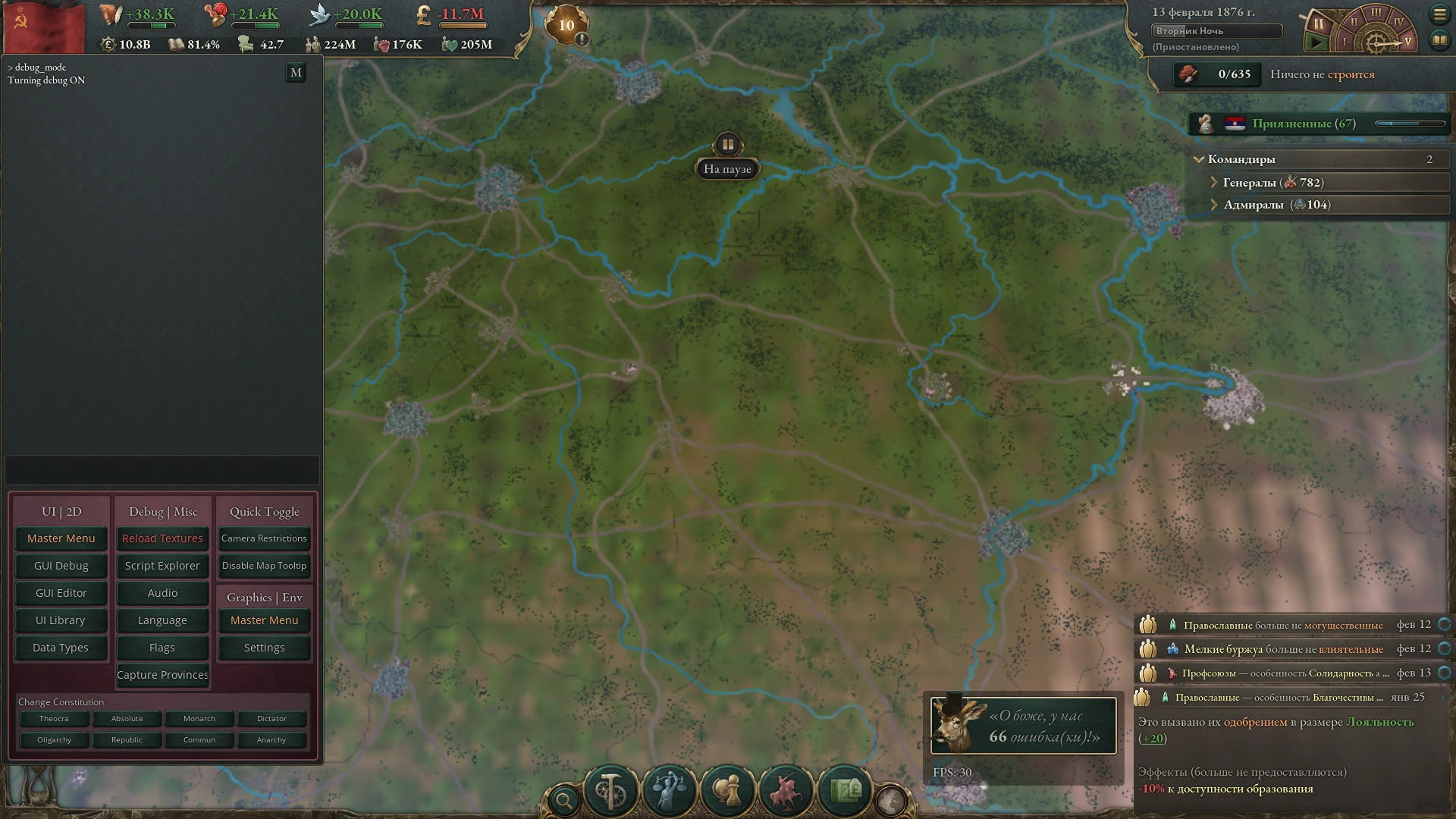Expand the Генералы list
This screenshot has height=819, width=1456.
point(1215,182)
